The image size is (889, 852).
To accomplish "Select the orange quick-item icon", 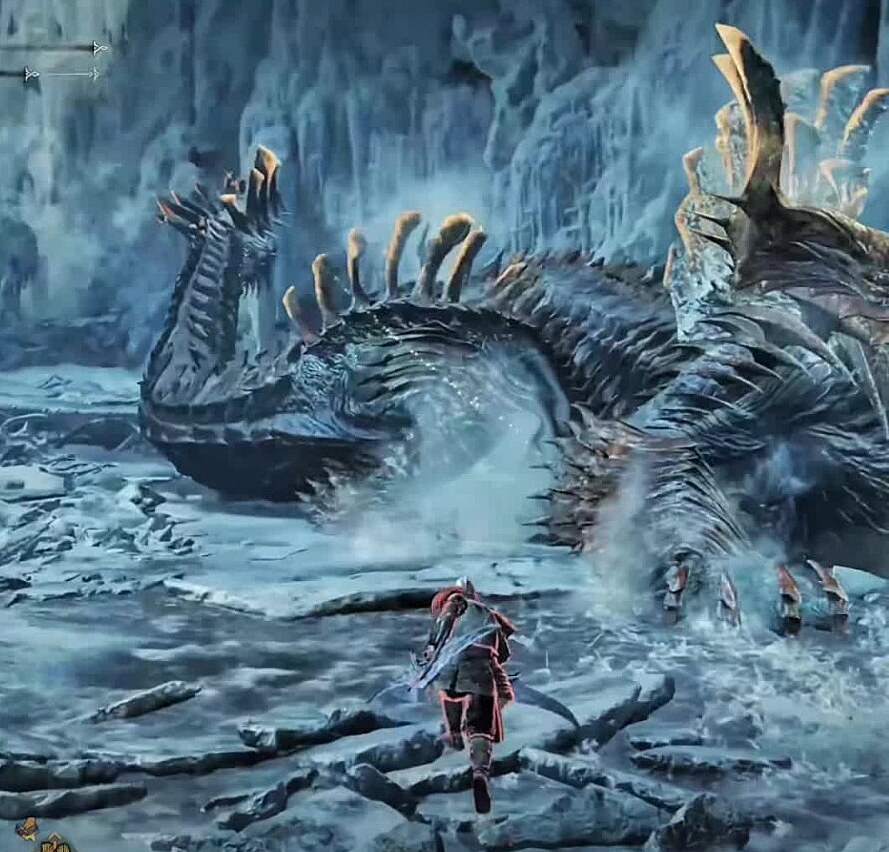I will click(x=27, y=828).
